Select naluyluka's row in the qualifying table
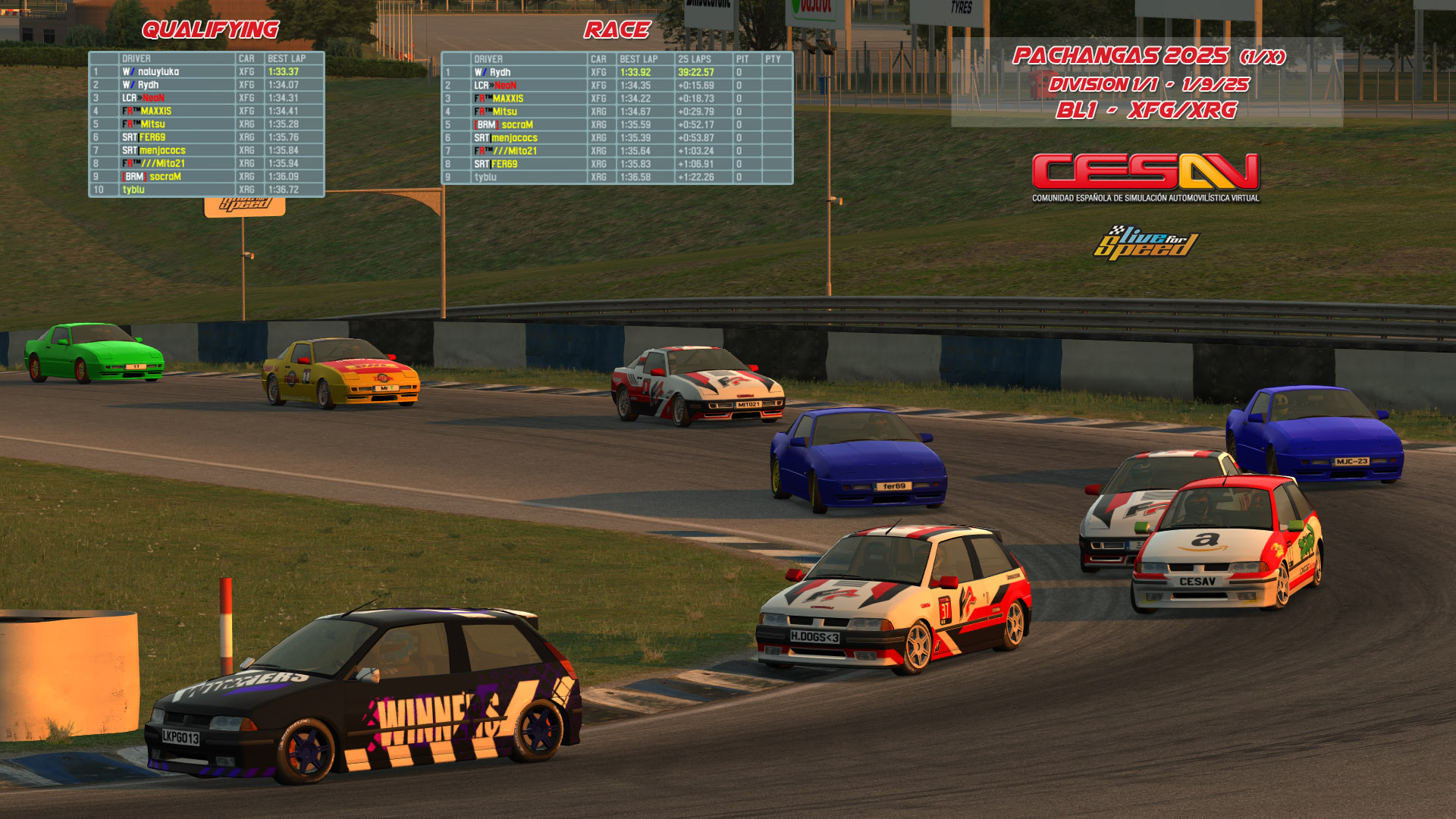1456x819 pixels. click(x=206, y=72)
